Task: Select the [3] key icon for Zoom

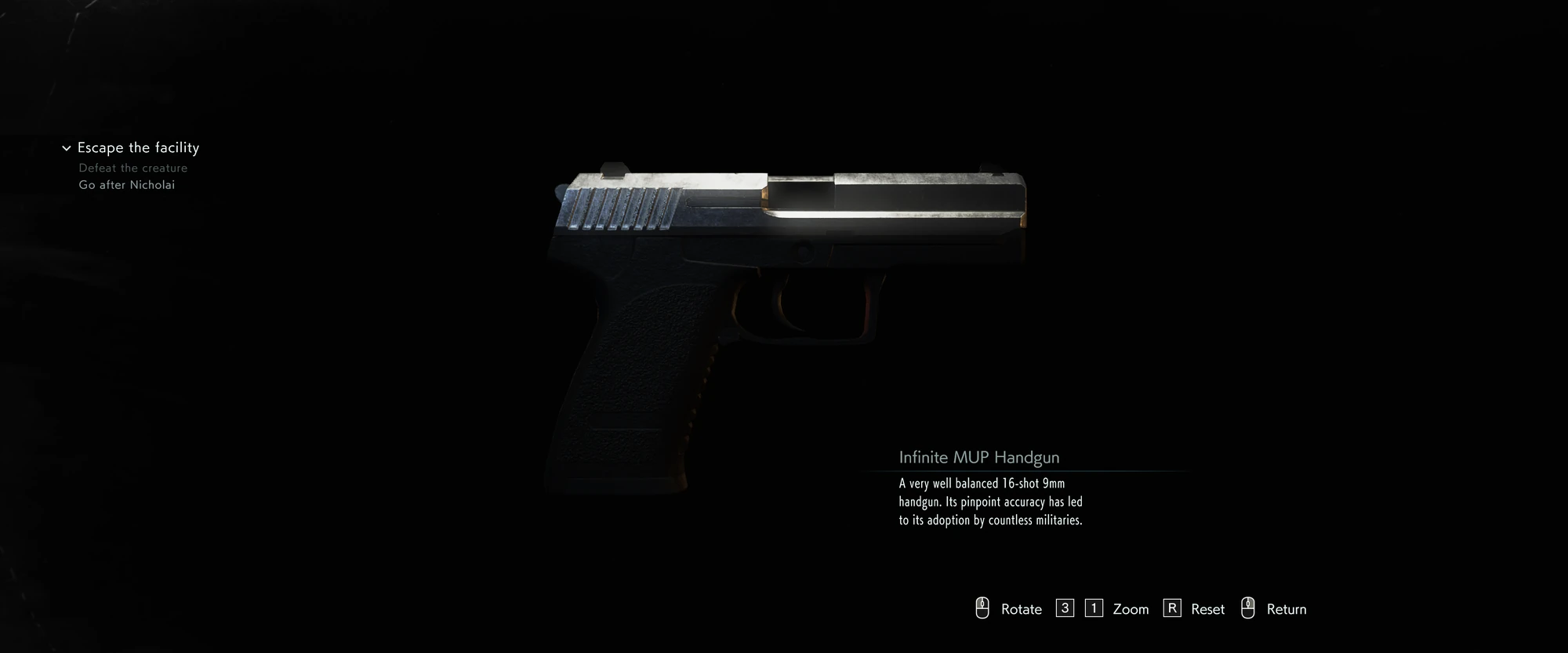Action: 1064,608
